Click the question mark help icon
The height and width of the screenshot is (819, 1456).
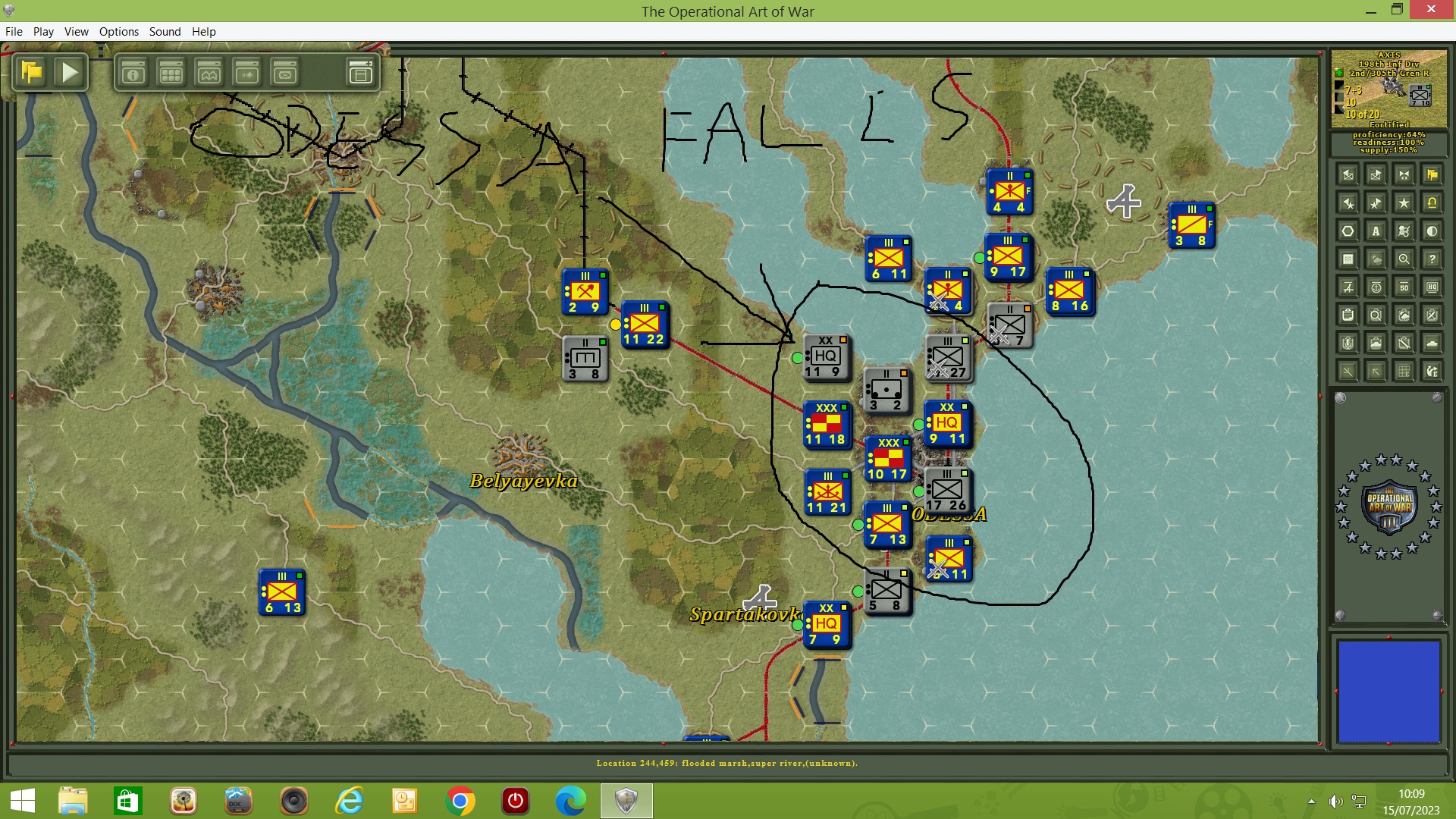1432,258
